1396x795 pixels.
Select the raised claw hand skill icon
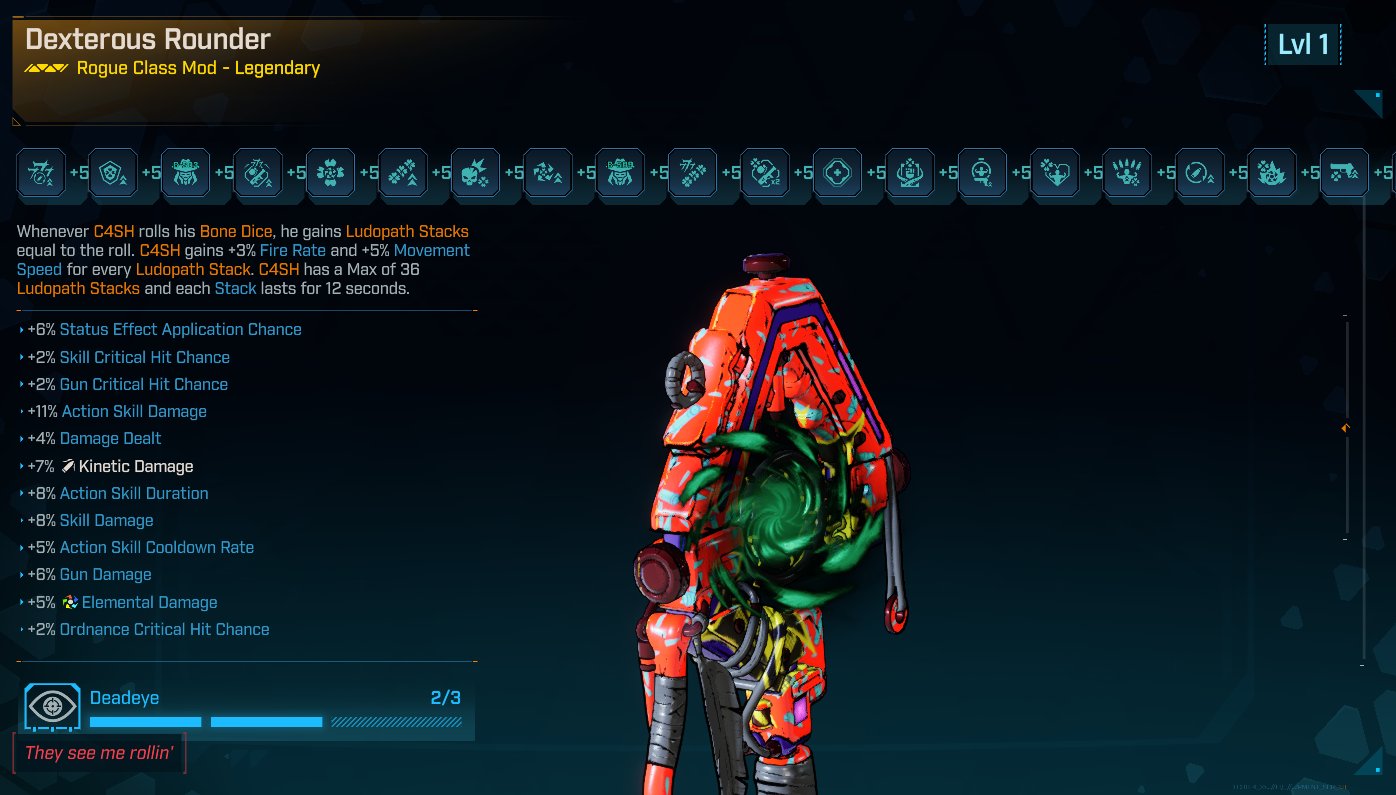coord(1127,174)
